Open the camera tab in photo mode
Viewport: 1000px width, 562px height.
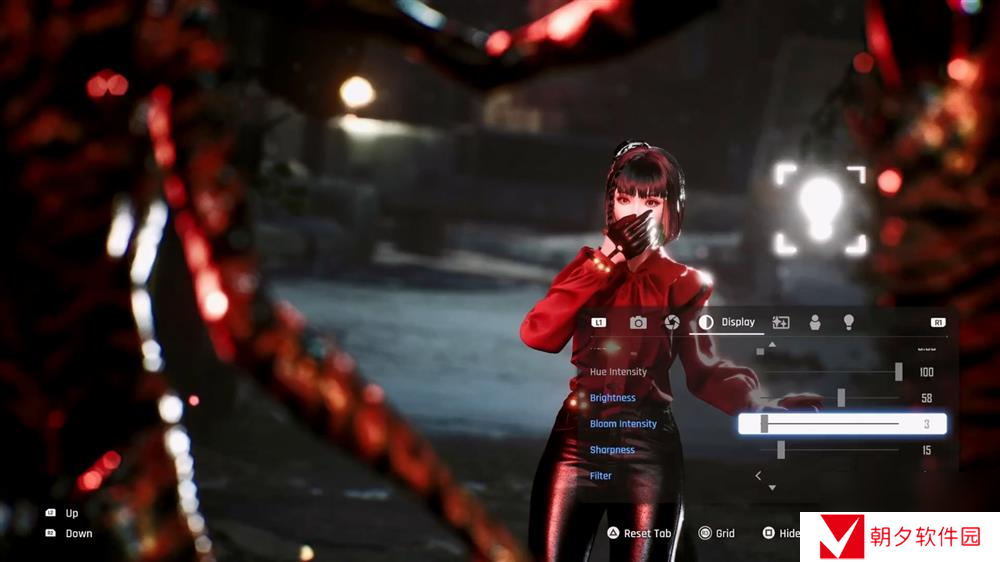click(x=638, y=322)
